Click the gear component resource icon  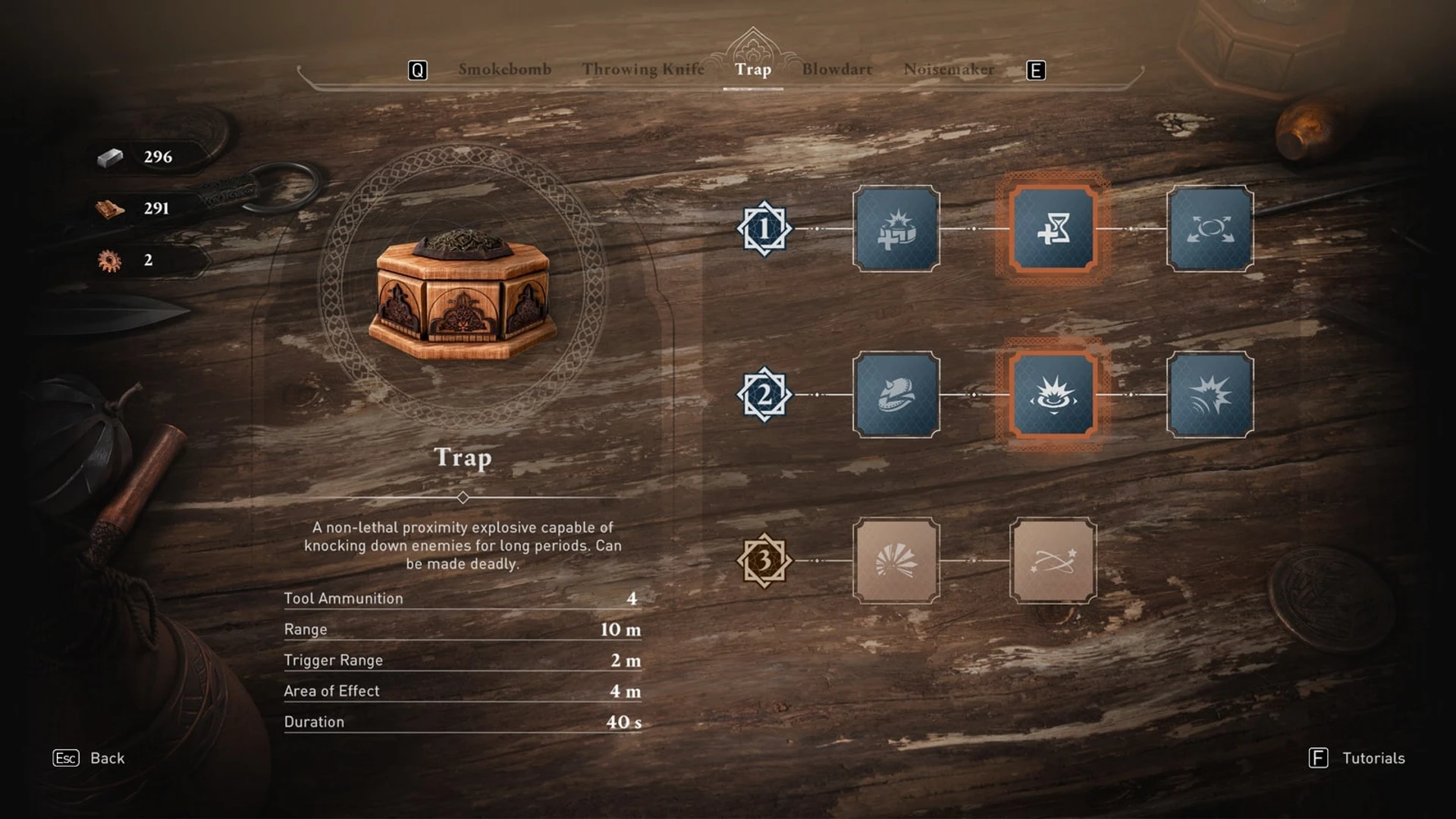111,259
